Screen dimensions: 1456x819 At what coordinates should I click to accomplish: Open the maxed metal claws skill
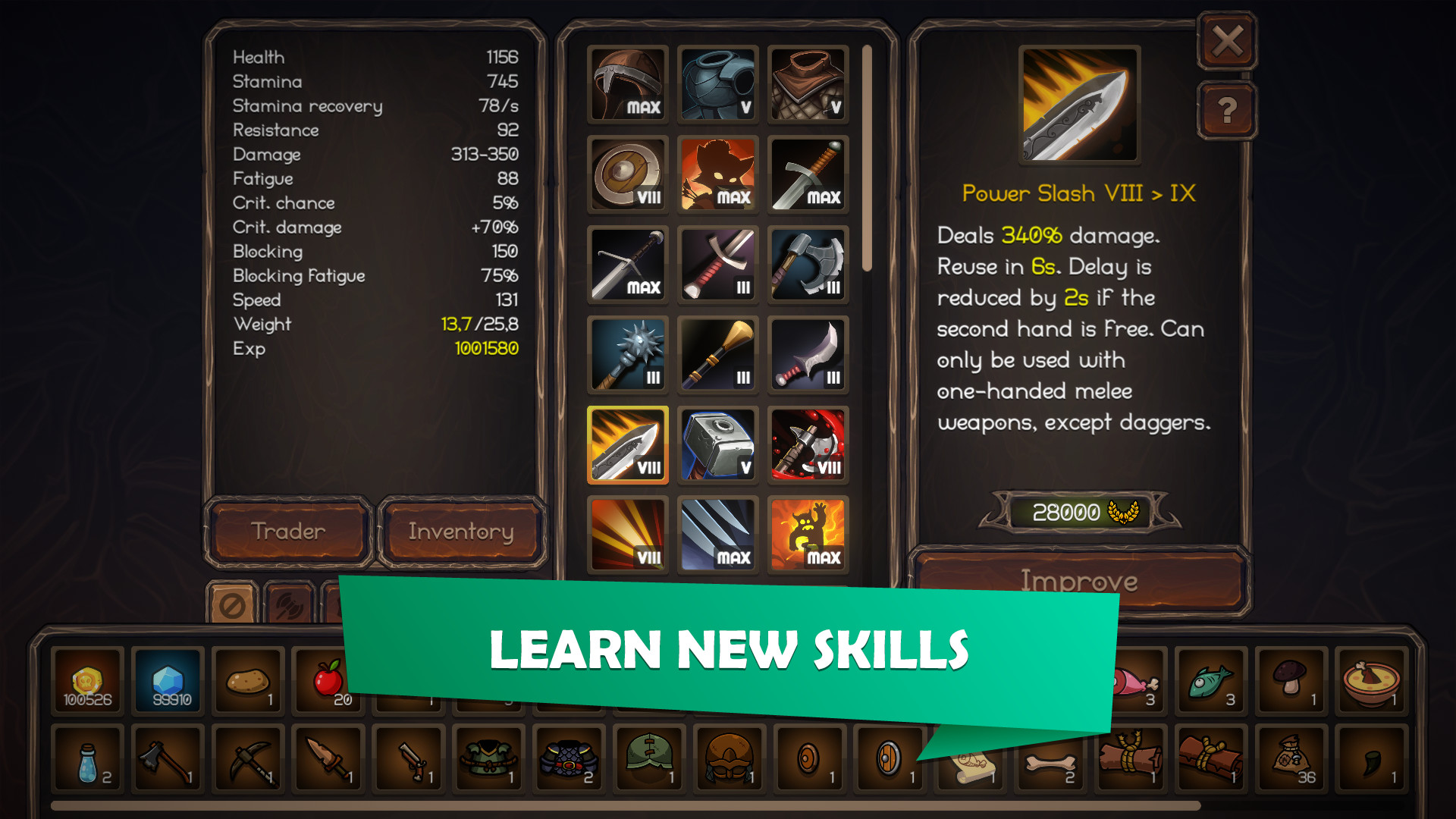[717, 534]
